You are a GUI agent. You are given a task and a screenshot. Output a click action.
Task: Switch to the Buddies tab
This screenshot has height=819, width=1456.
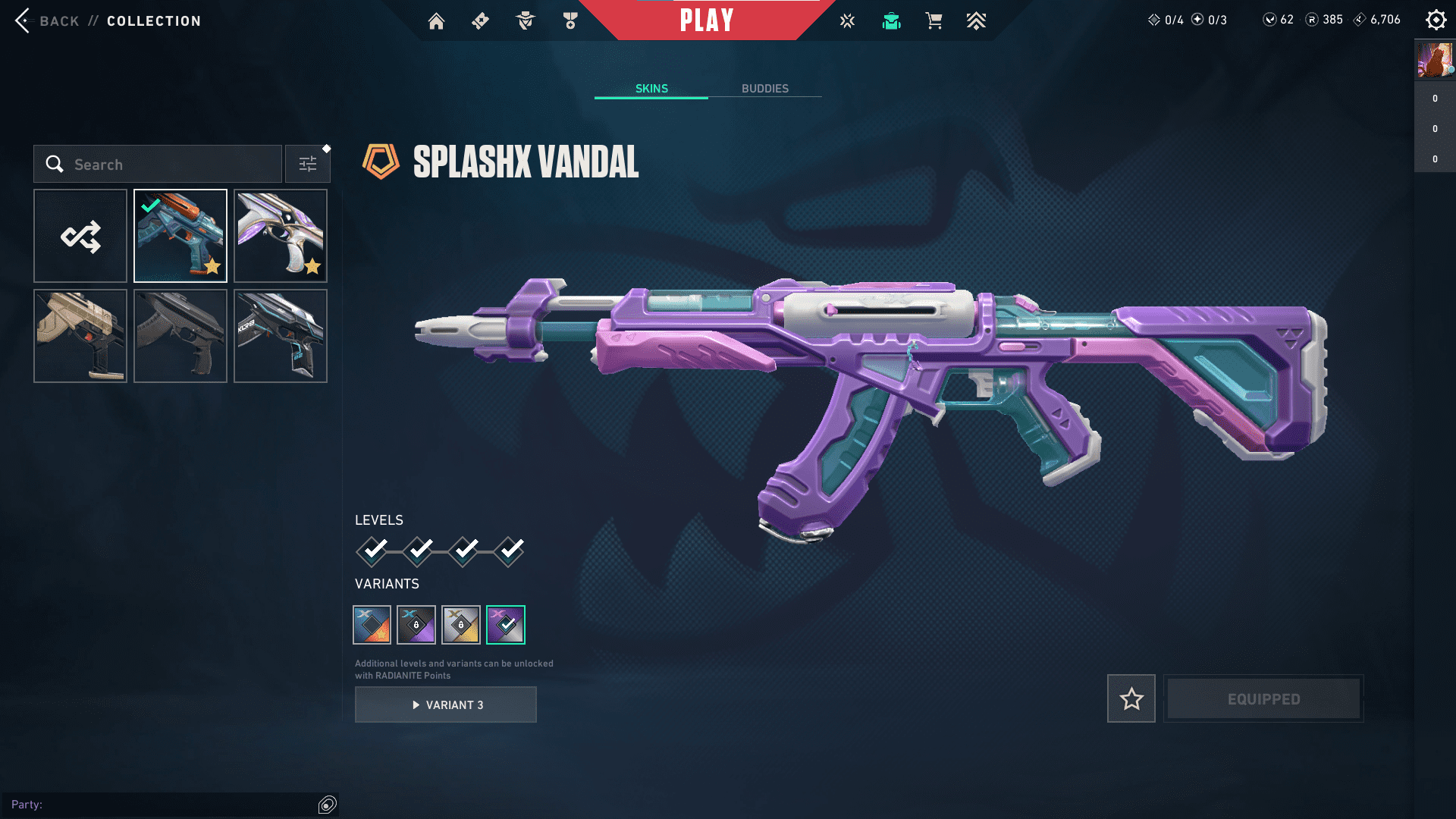point(764,89)
